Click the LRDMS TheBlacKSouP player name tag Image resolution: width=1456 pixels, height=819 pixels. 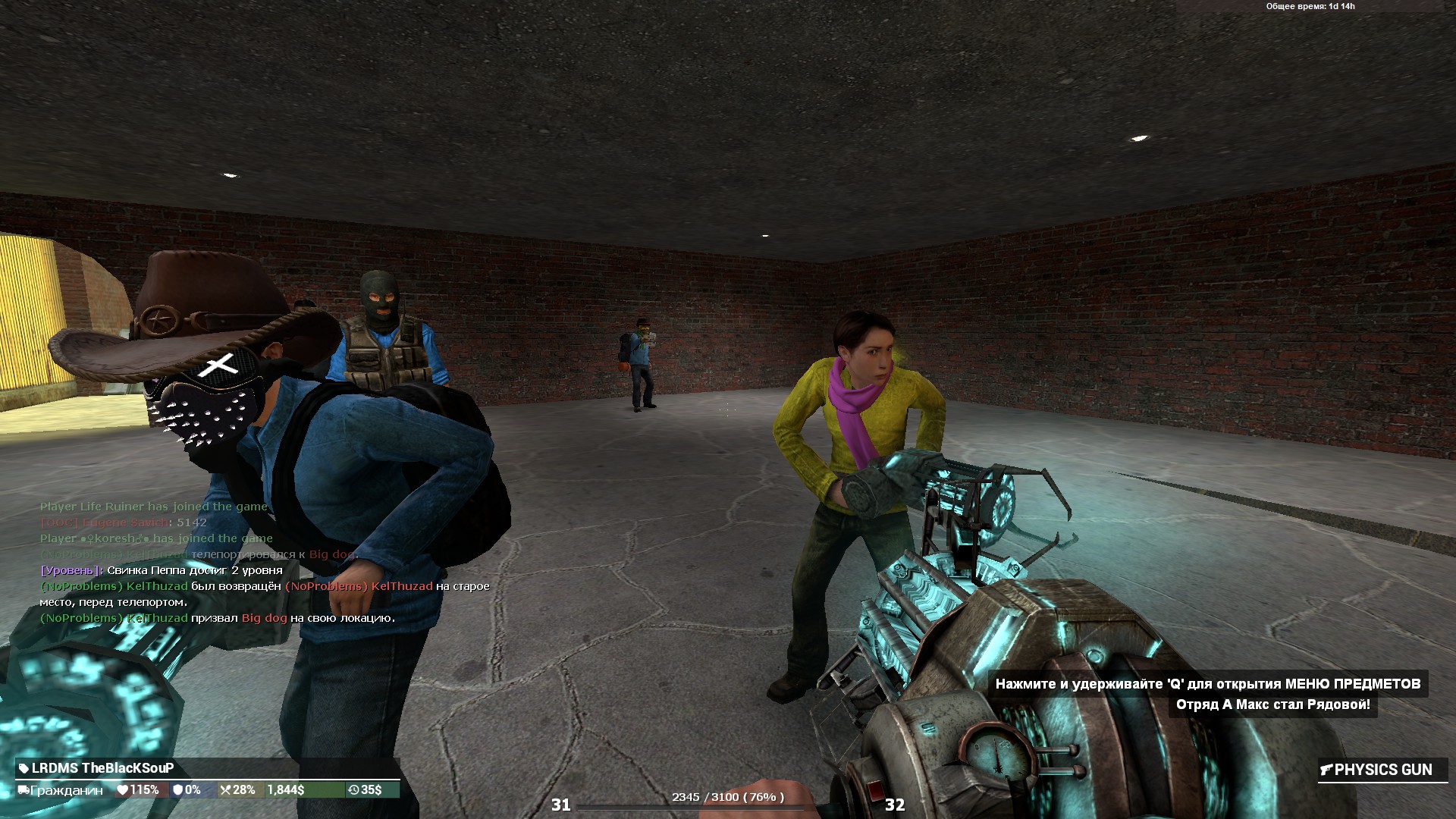[x=102, y=768]
